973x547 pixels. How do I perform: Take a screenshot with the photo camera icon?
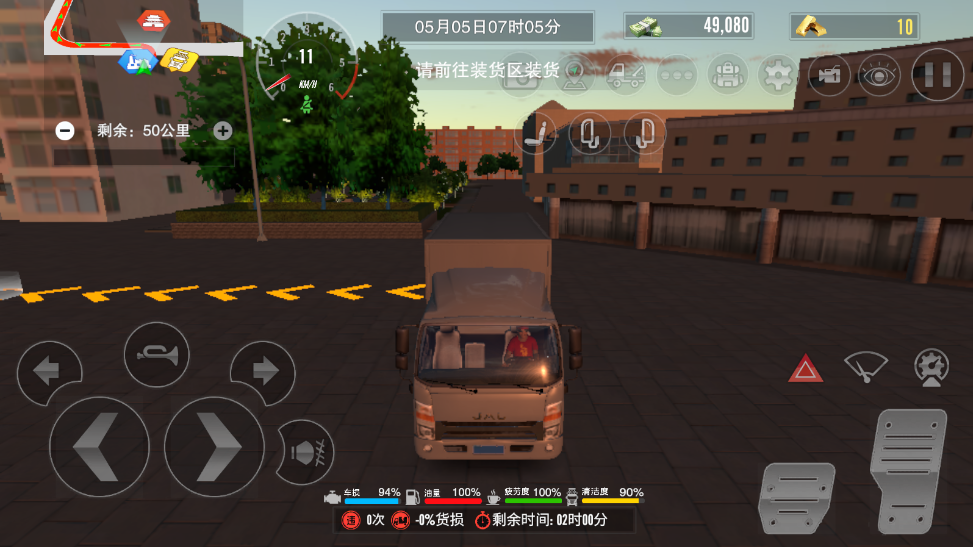(x=520, y=75)
